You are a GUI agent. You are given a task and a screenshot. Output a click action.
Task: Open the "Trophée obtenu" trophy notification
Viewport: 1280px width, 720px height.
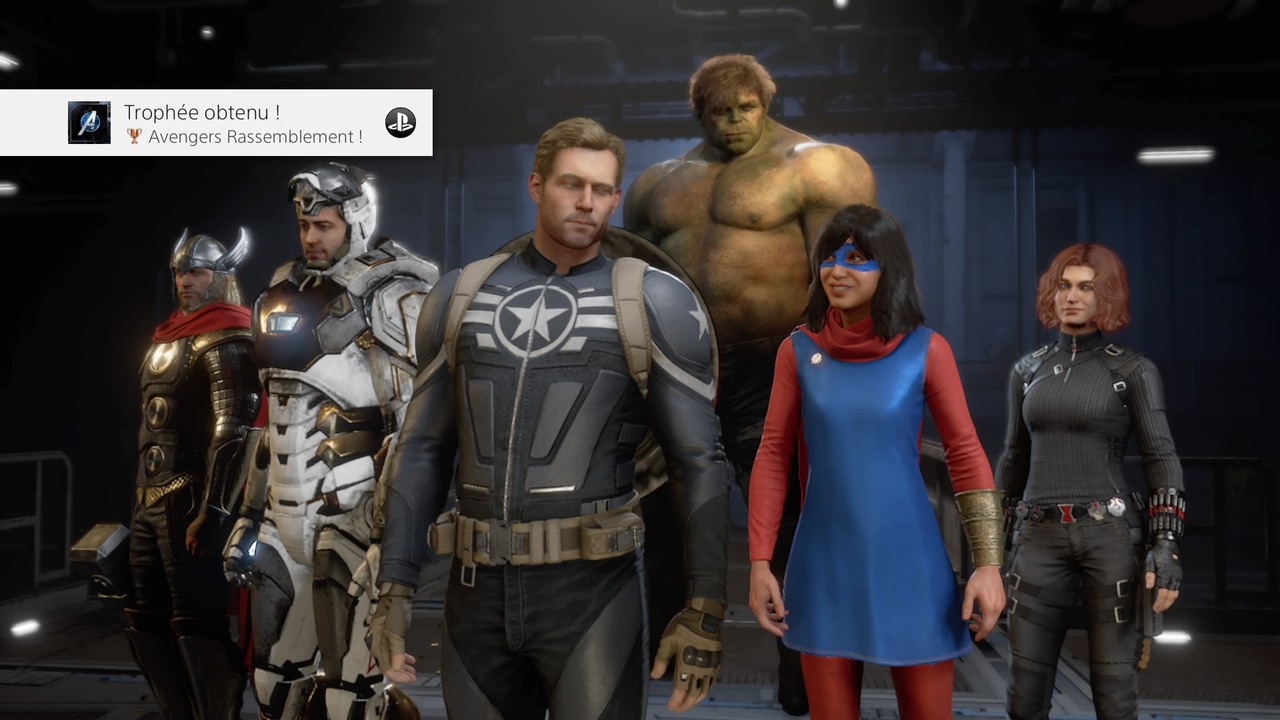point(243,123)
